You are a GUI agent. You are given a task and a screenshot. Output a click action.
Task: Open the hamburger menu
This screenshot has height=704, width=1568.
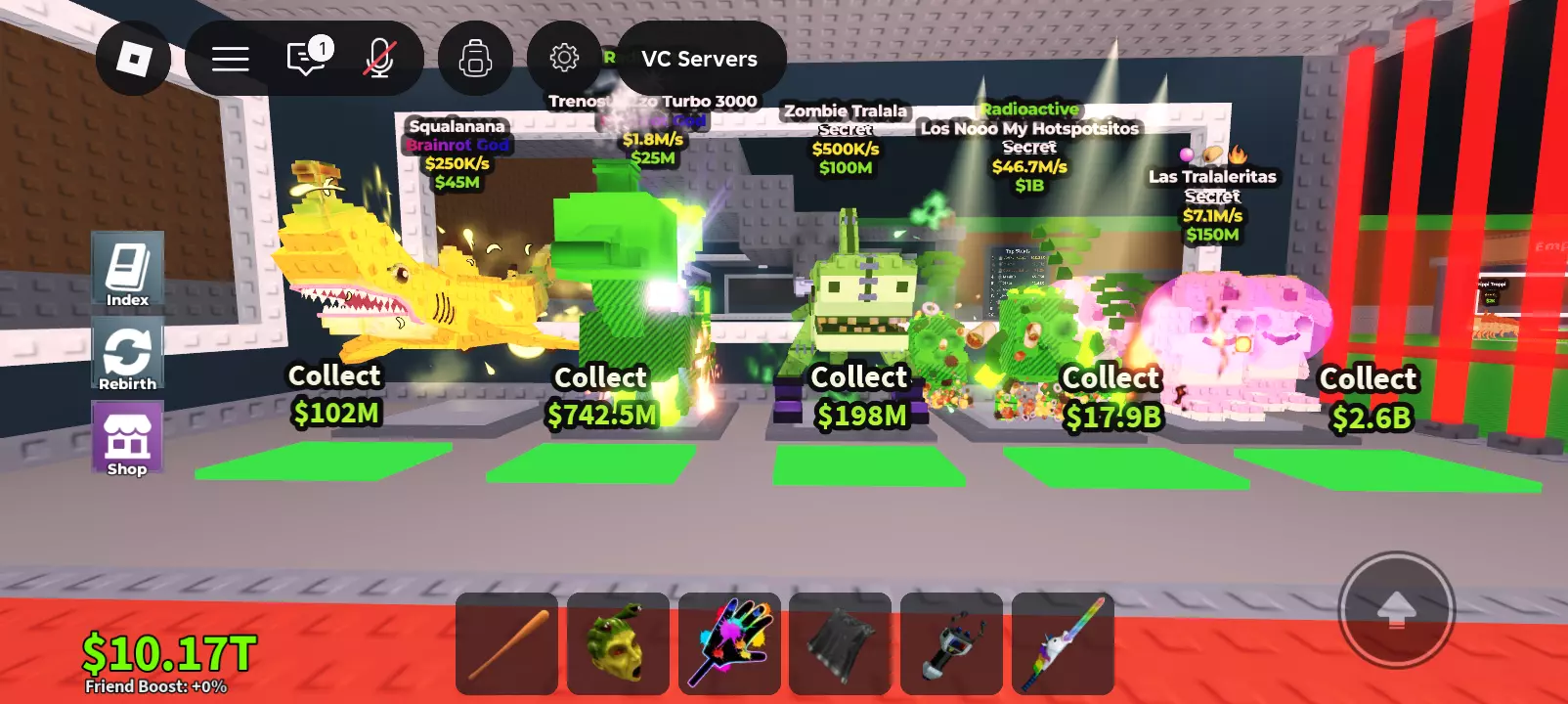click(x=231, y=59)
